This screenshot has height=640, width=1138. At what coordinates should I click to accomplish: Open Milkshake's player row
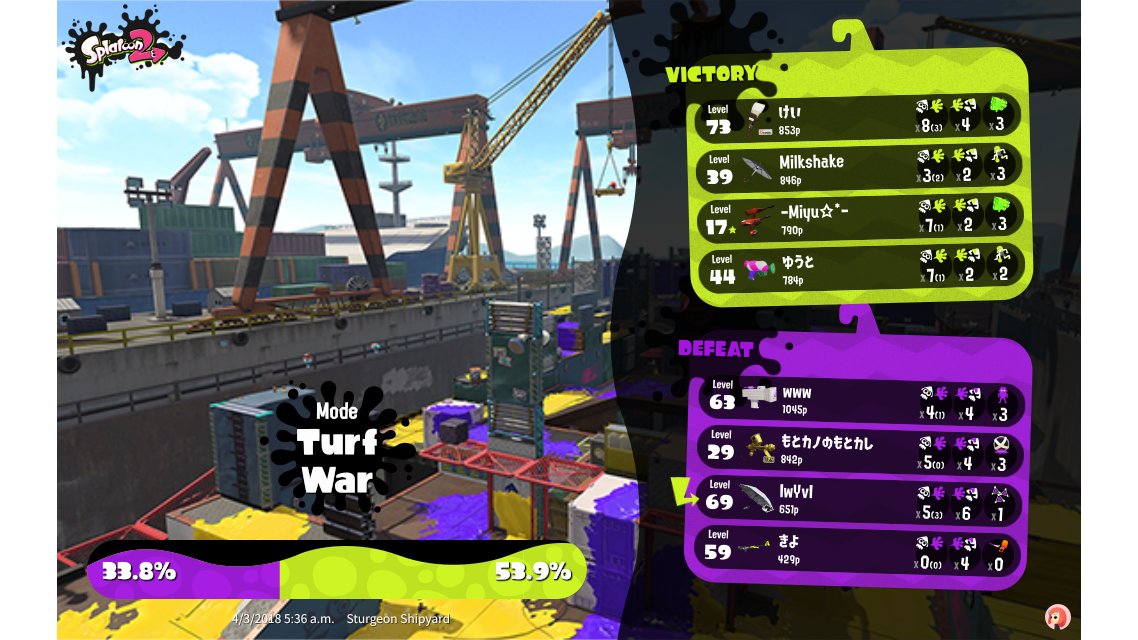(860, 167)
